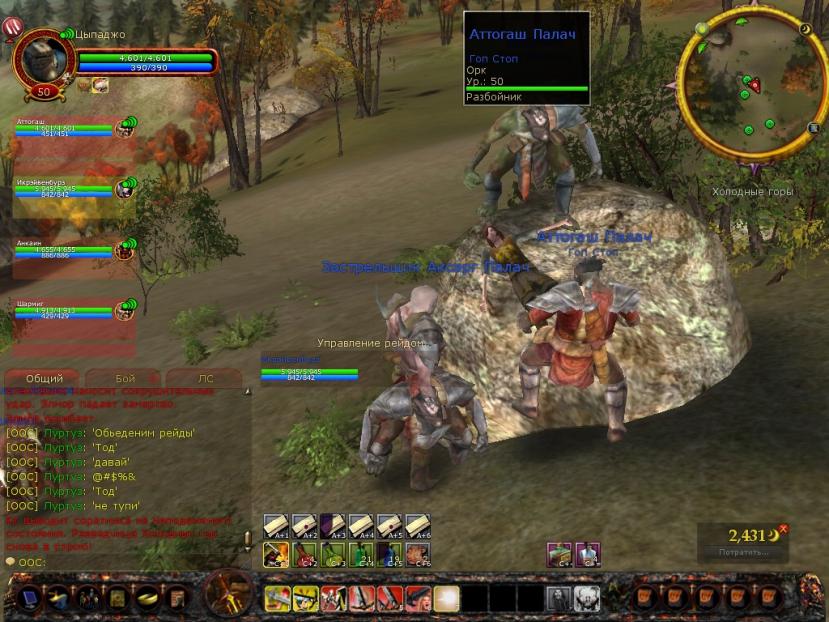Select the Аттогаш Палач target frame
This screenshot has height=622, width=829.
click(527, 58)
